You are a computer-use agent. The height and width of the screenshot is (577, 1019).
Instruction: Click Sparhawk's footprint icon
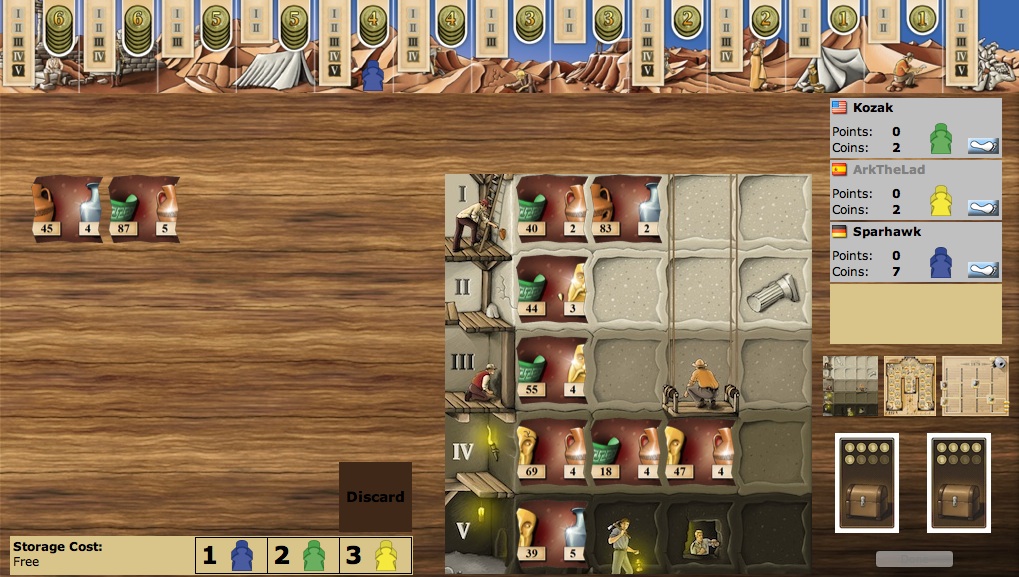984,270
